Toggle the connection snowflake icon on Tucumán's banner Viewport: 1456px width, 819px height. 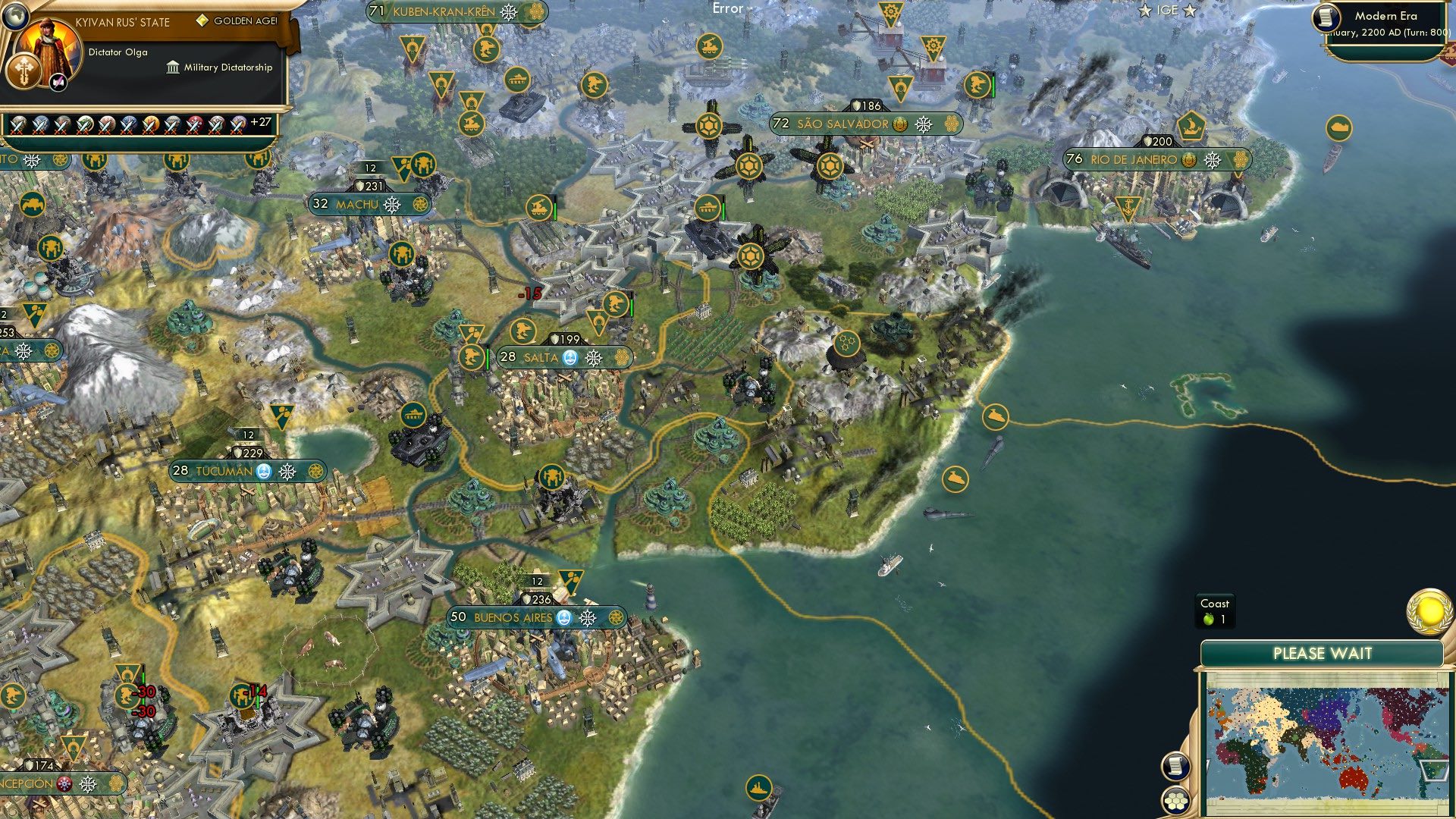pyautogui.click(x=287, y=470)
